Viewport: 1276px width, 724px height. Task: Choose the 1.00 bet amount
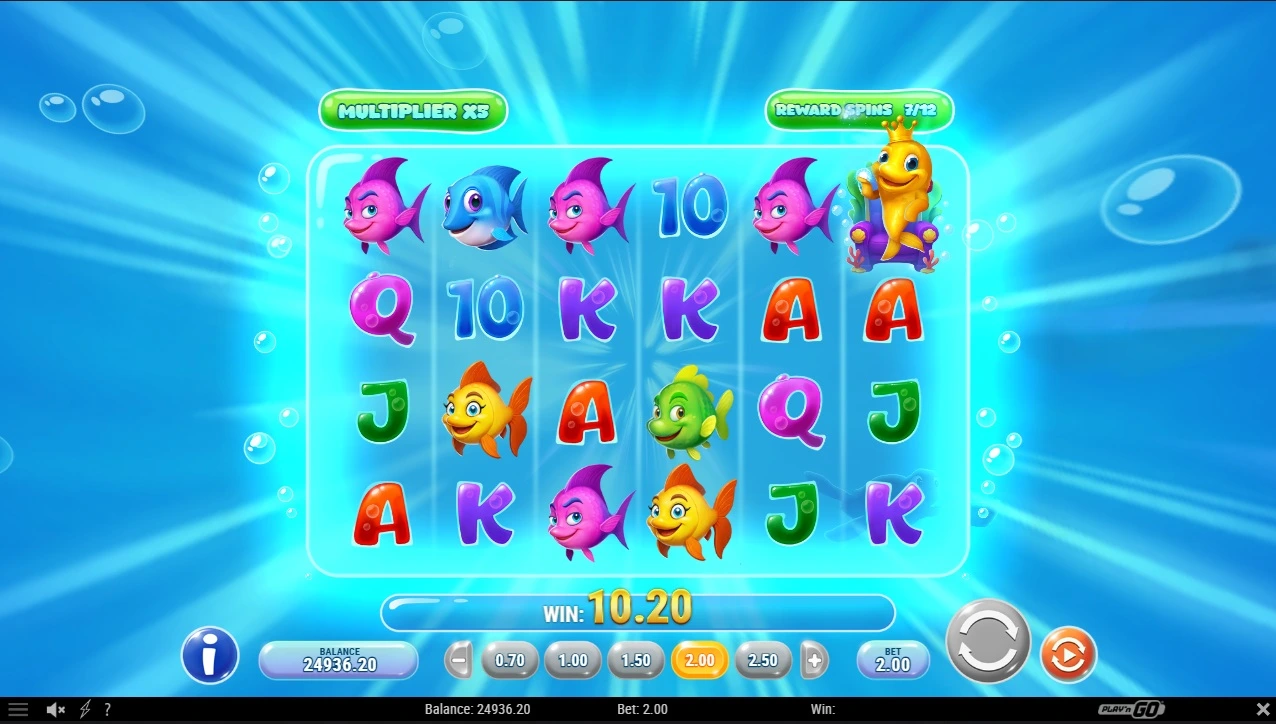(x=573, y=660)
